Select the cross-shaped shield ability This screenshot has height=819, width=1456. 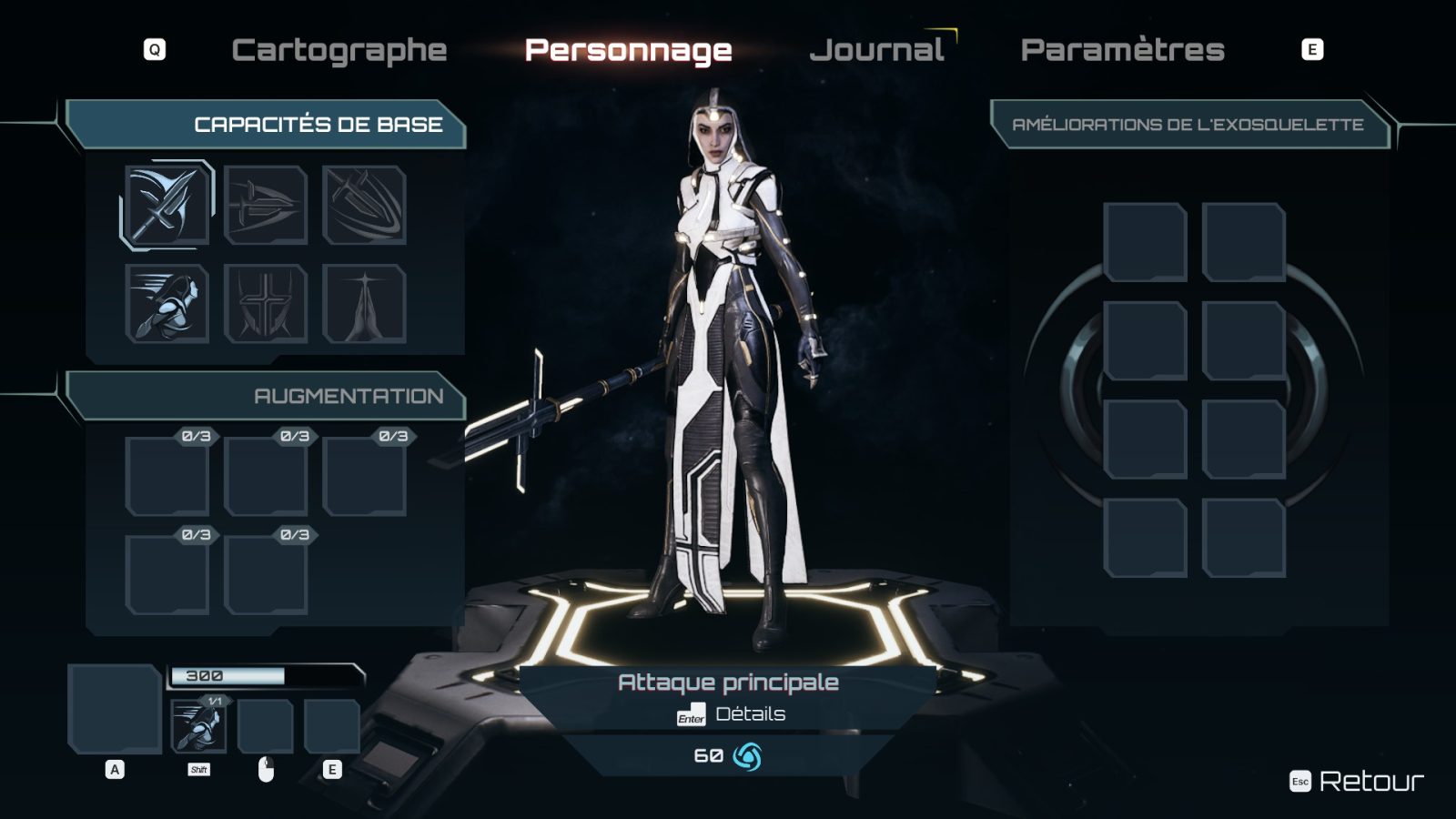pyautogui.click(x=266, y=303)
